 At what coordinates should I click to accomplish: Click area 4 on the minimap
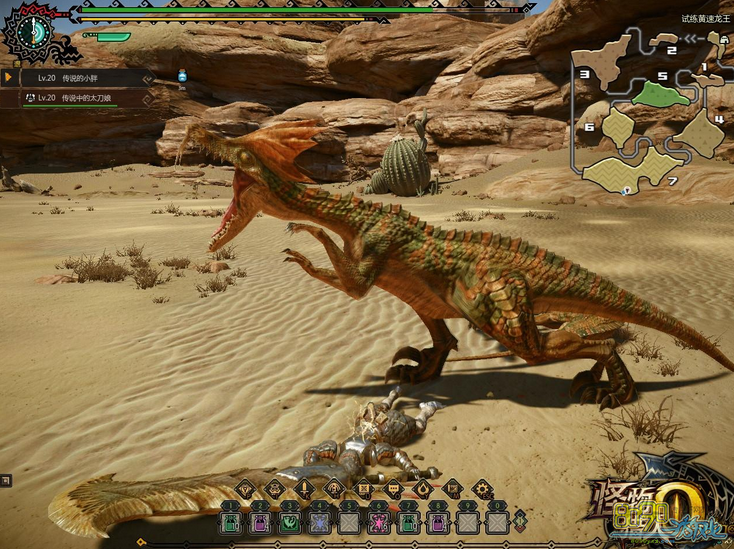pos(700,134)
